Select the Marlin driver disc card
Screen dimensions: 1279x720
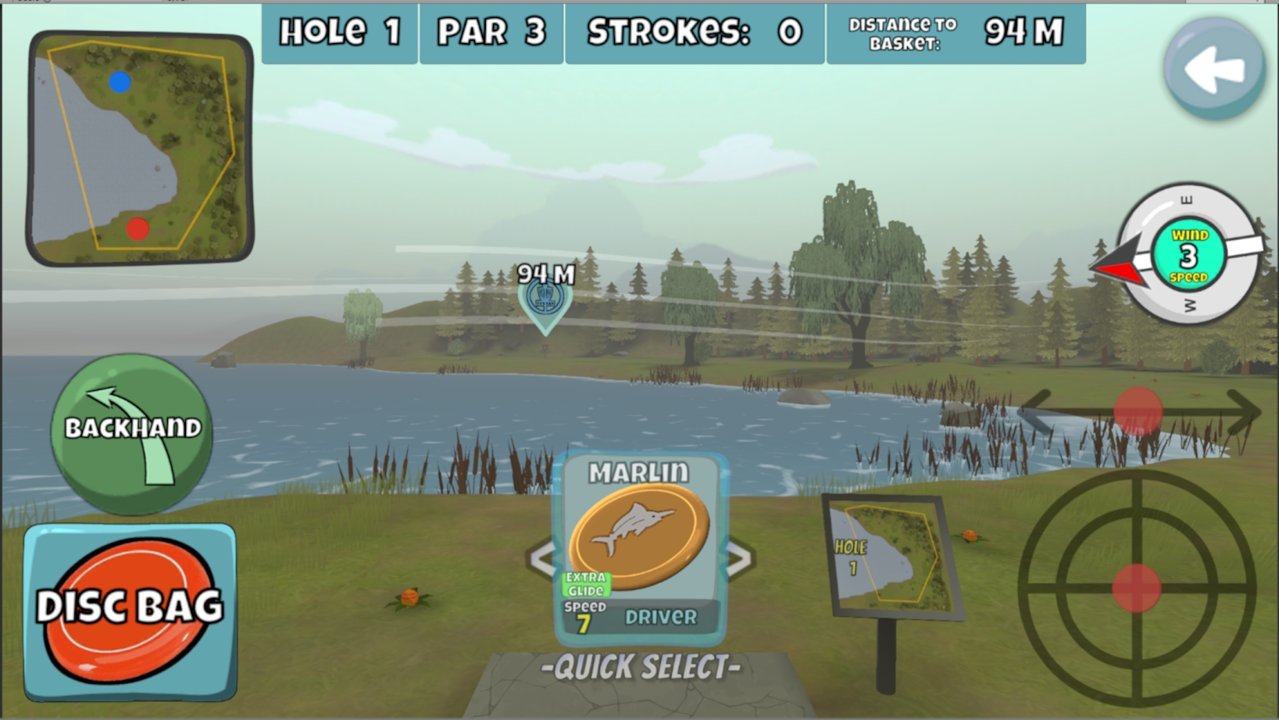[x=640, y=548]
